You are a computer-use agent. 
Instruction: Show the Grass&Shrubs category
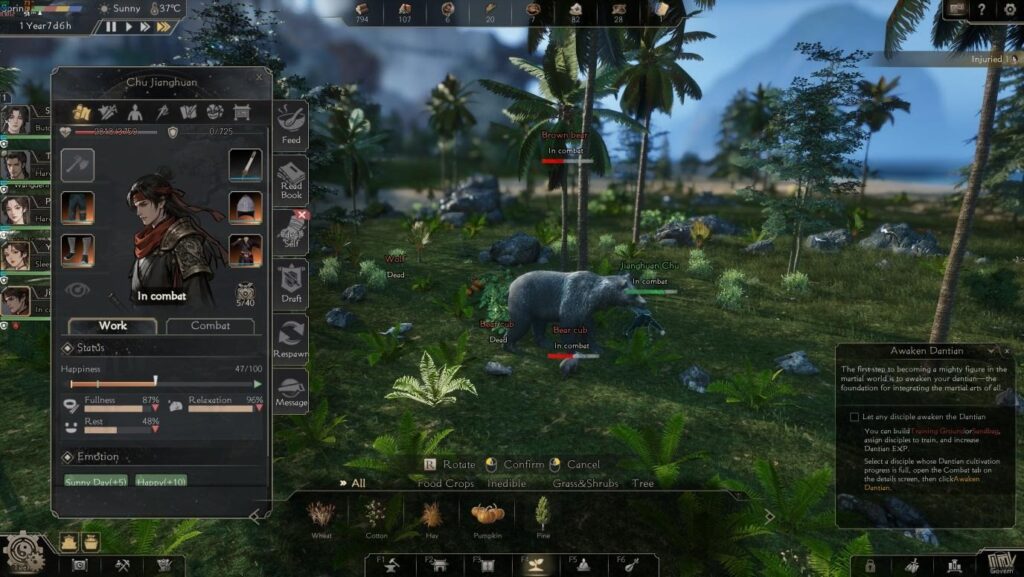coord(585,484)
